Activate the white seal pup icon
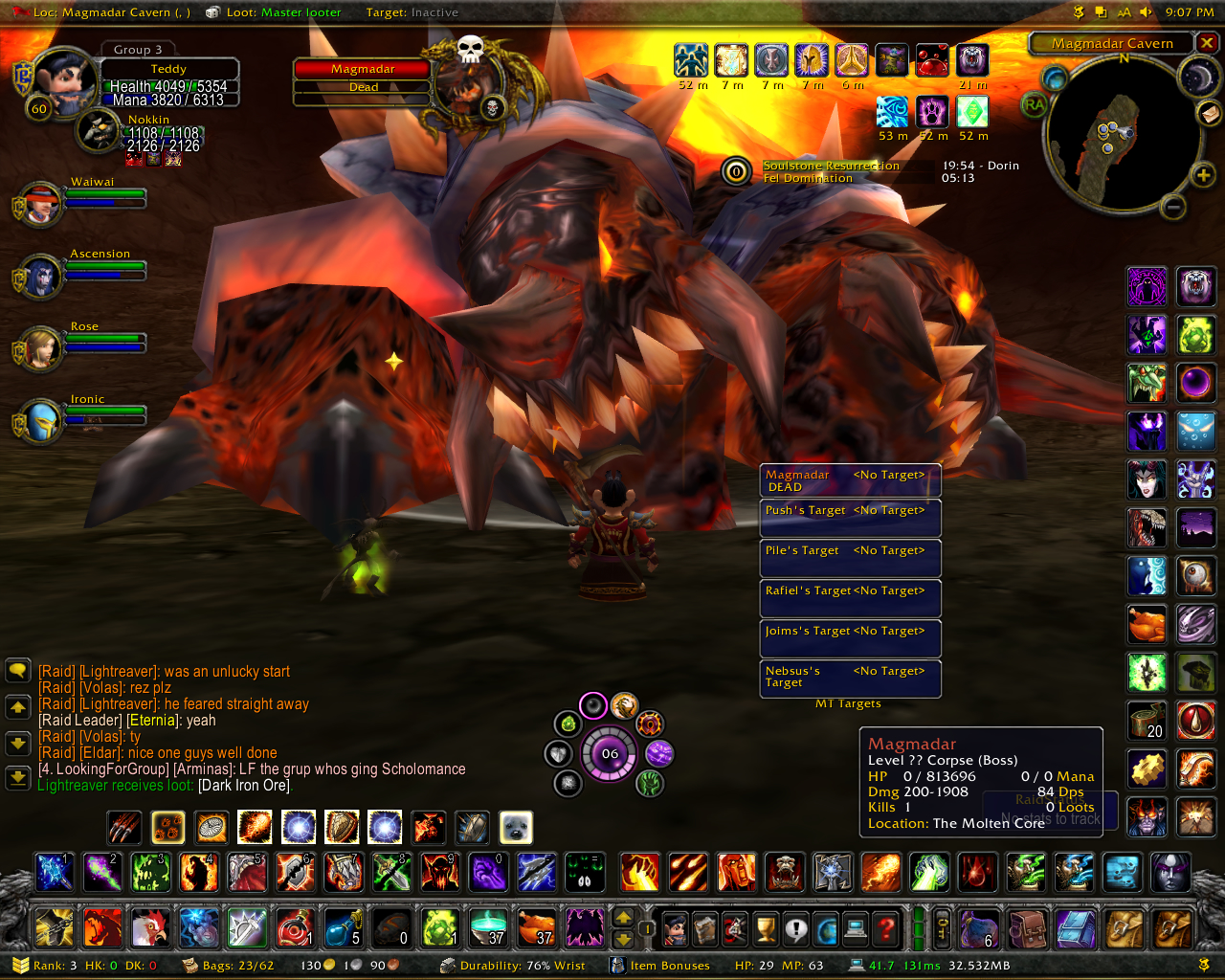Screen dimensions: 1225x980 [x=516, y=827]
